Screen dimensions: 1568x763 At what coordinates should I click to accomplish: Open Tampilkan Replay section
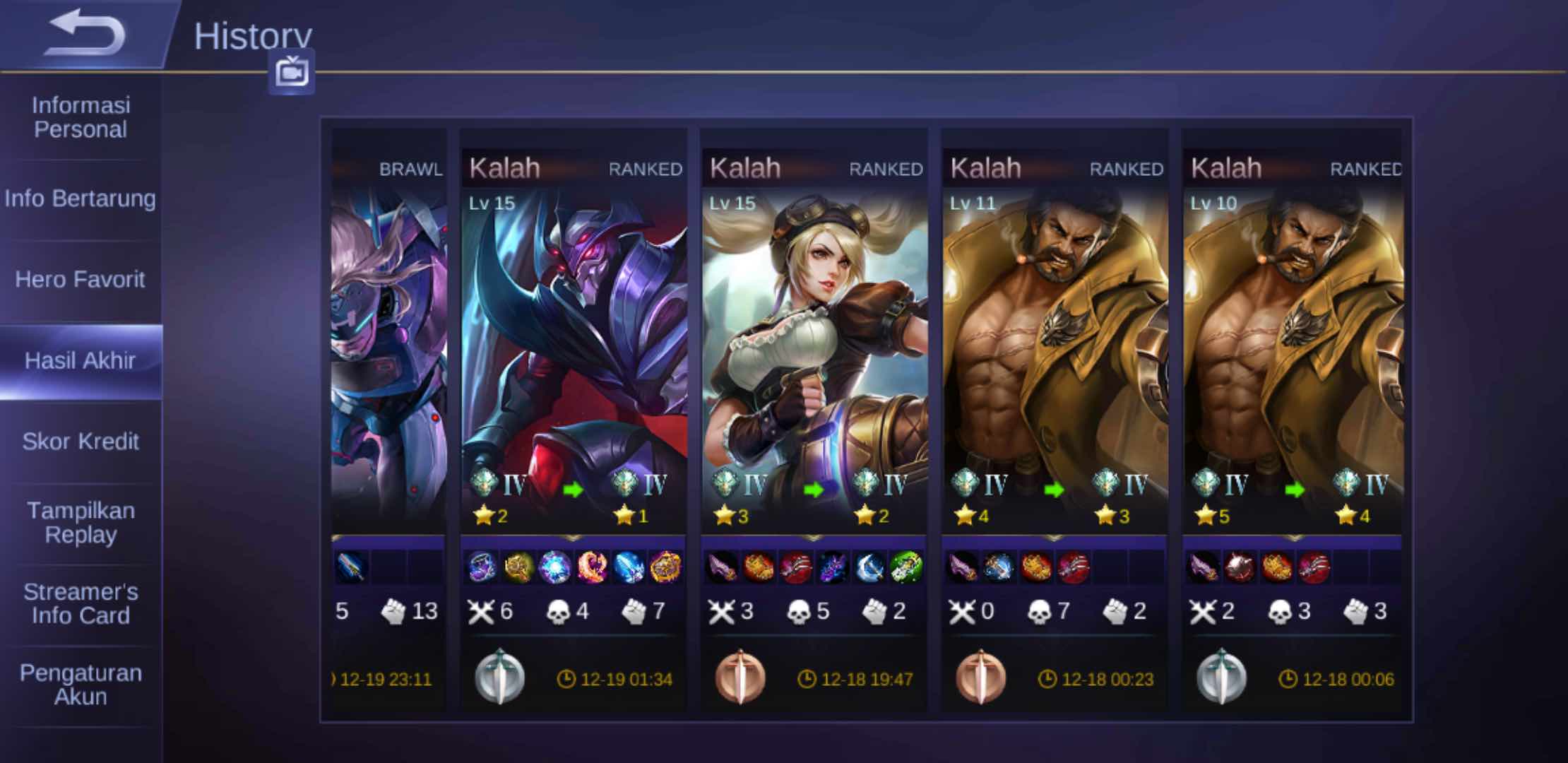pyautogui.click(x=81, y=523)
